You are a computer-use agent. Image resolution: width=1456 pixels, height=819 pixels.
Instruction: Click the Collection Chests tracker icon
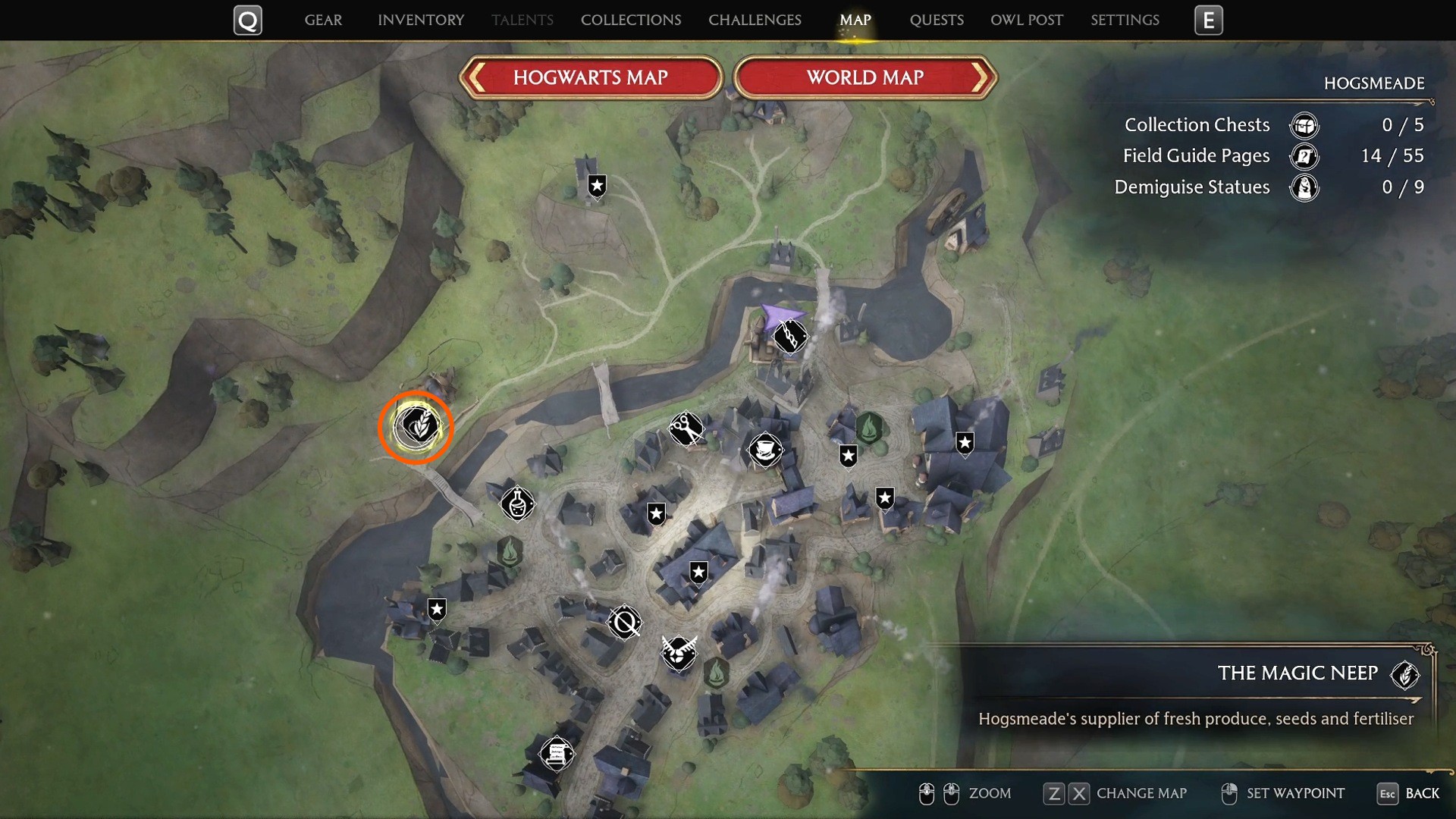coord(1304,125)
